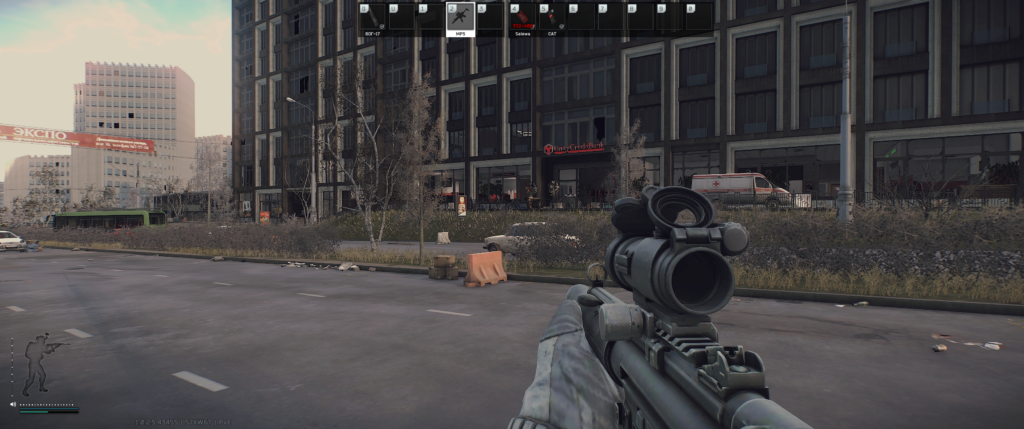Select the VOG-17 grenade hotbar slot

(372, 18)
